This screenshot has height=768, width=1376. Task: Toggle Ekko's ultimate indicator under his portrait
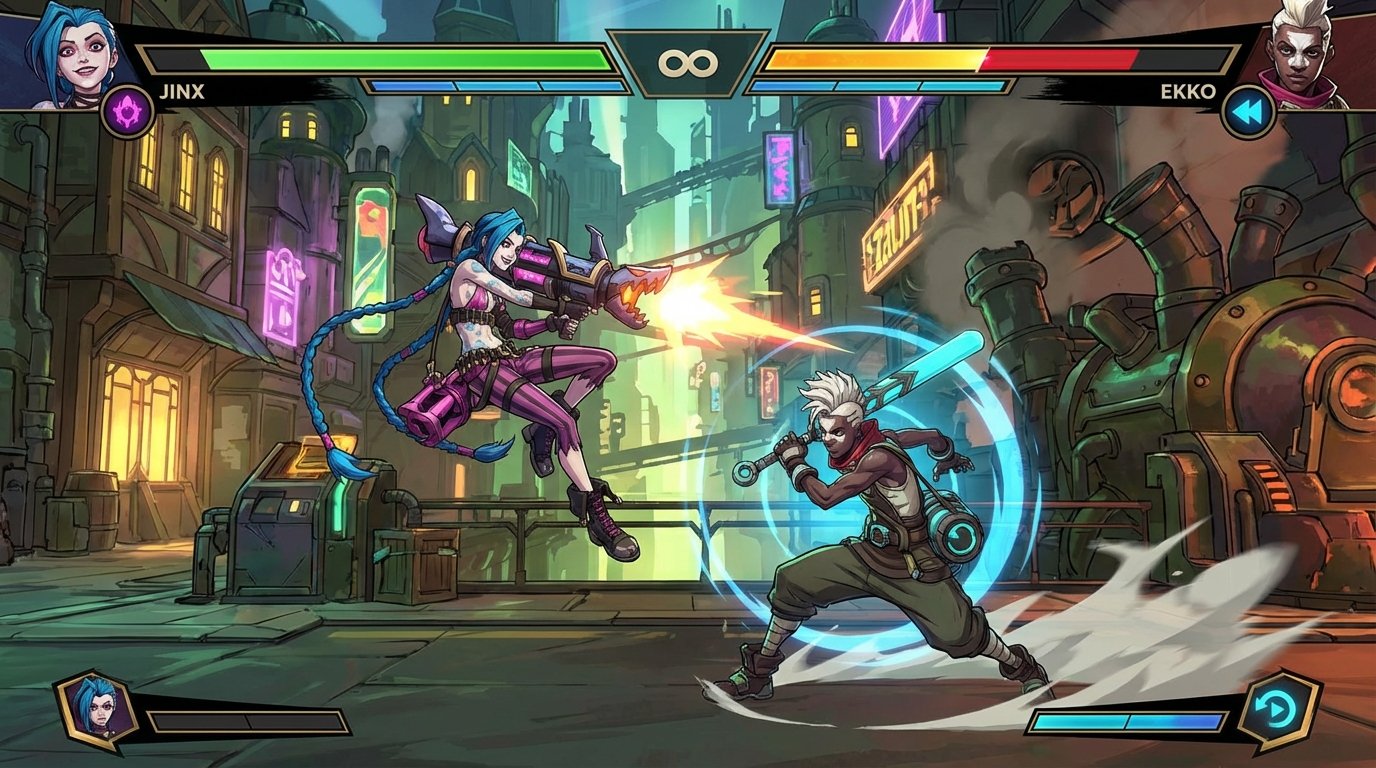pyautogui.click(x=1247, y=112)
